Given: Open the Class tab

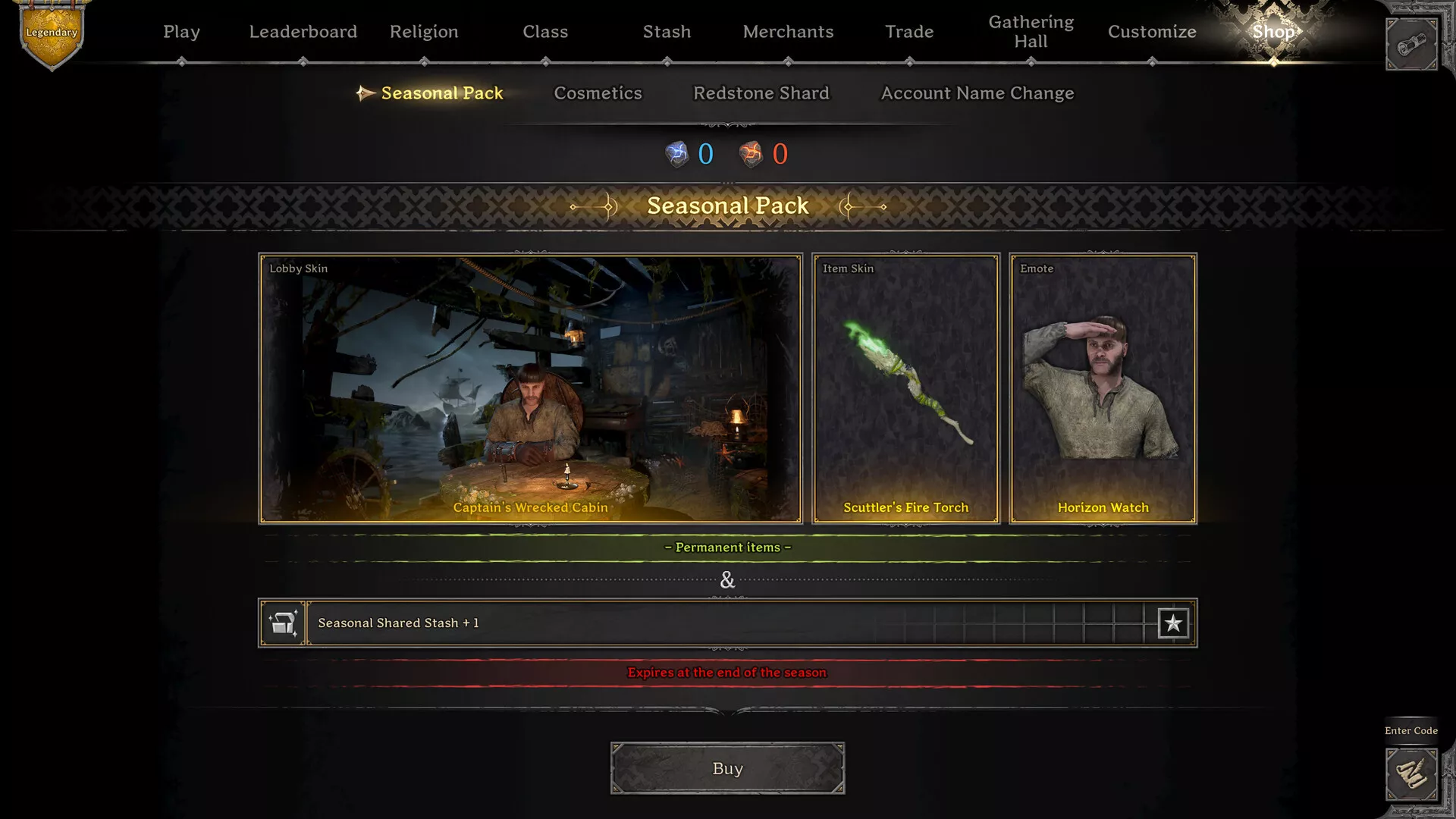Looking at the screenshot, I should [545, 32].
